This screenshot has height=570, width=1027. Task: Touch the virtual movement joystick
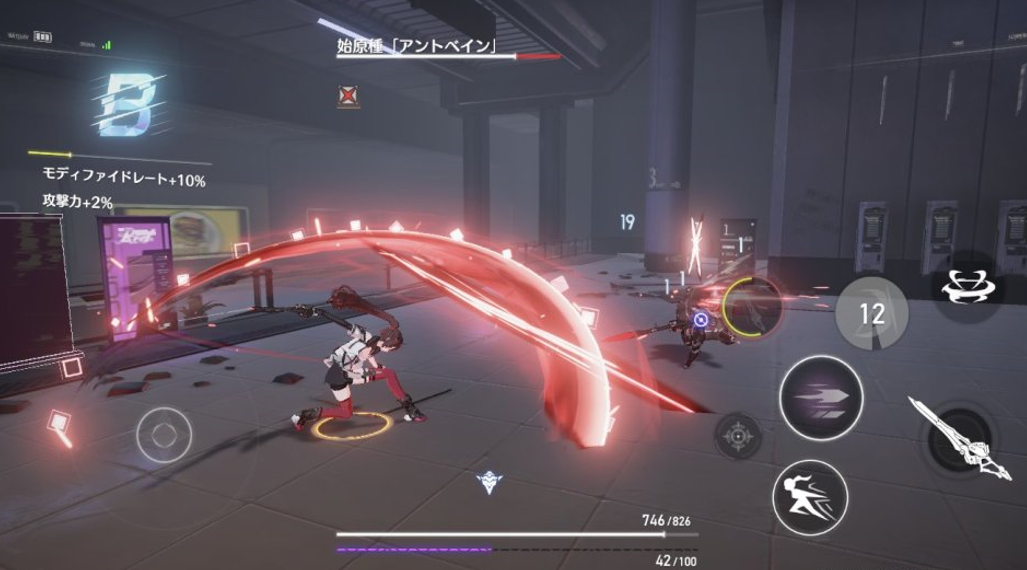[x=164, y=436]
